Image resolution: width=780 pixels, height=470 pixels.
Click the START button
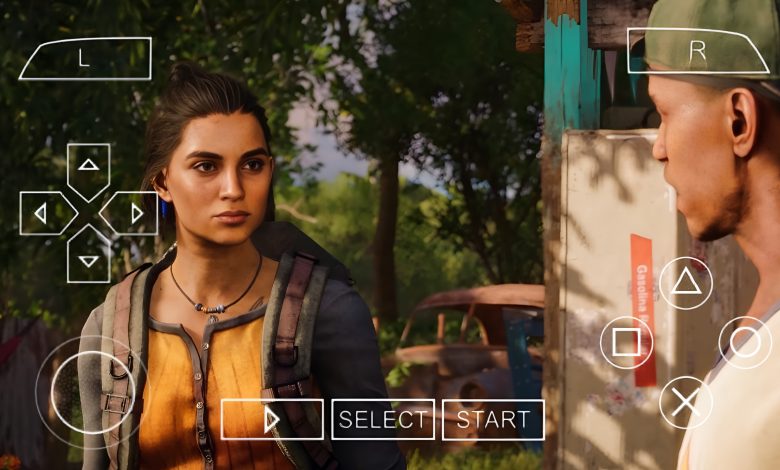pyautogui.click(x=493, y=420)
